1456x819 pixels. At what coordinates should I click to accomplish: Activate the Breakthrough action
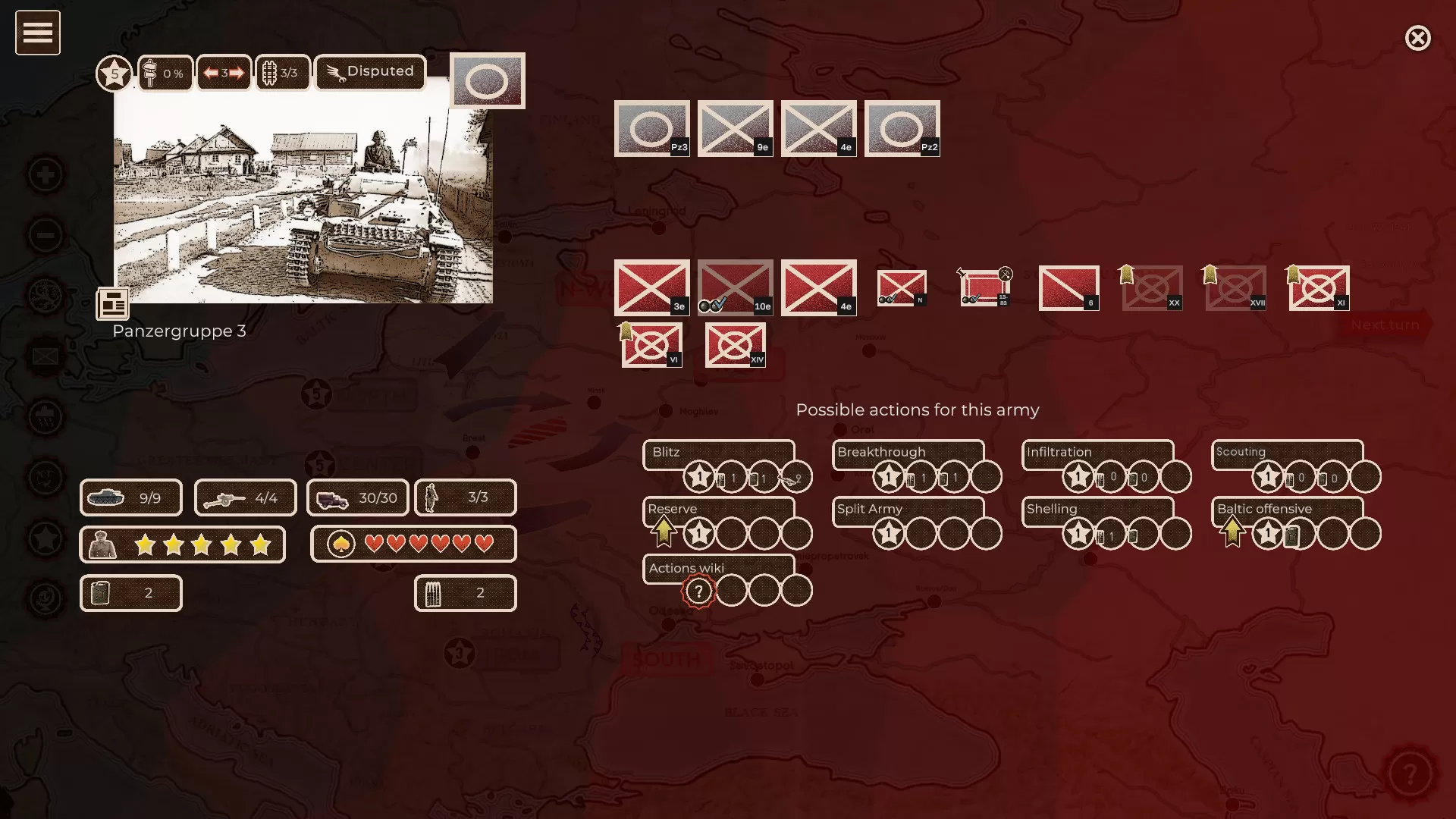click(908, 453)
